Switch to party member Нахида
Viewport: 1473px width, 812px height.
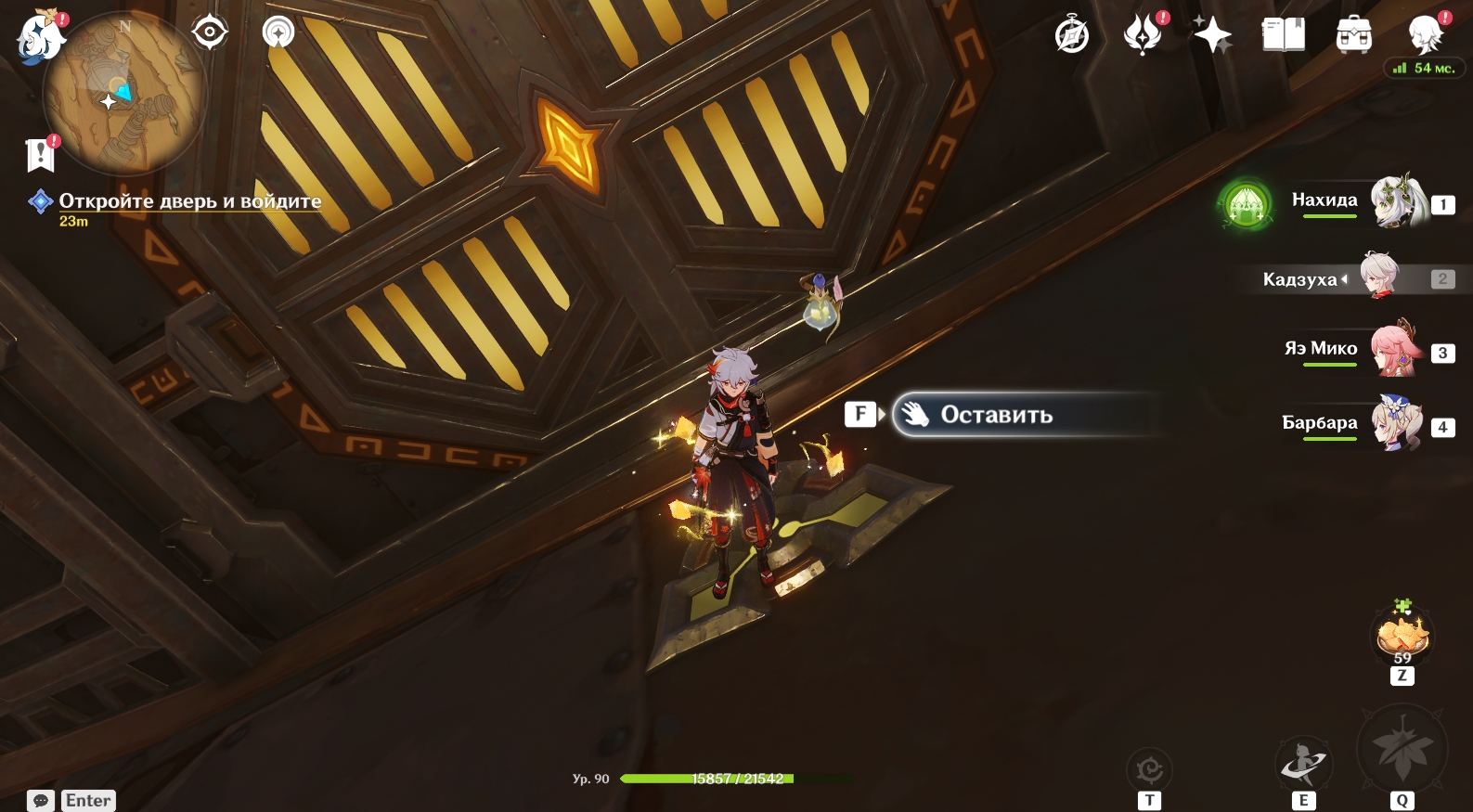[x=1399, y=200]
